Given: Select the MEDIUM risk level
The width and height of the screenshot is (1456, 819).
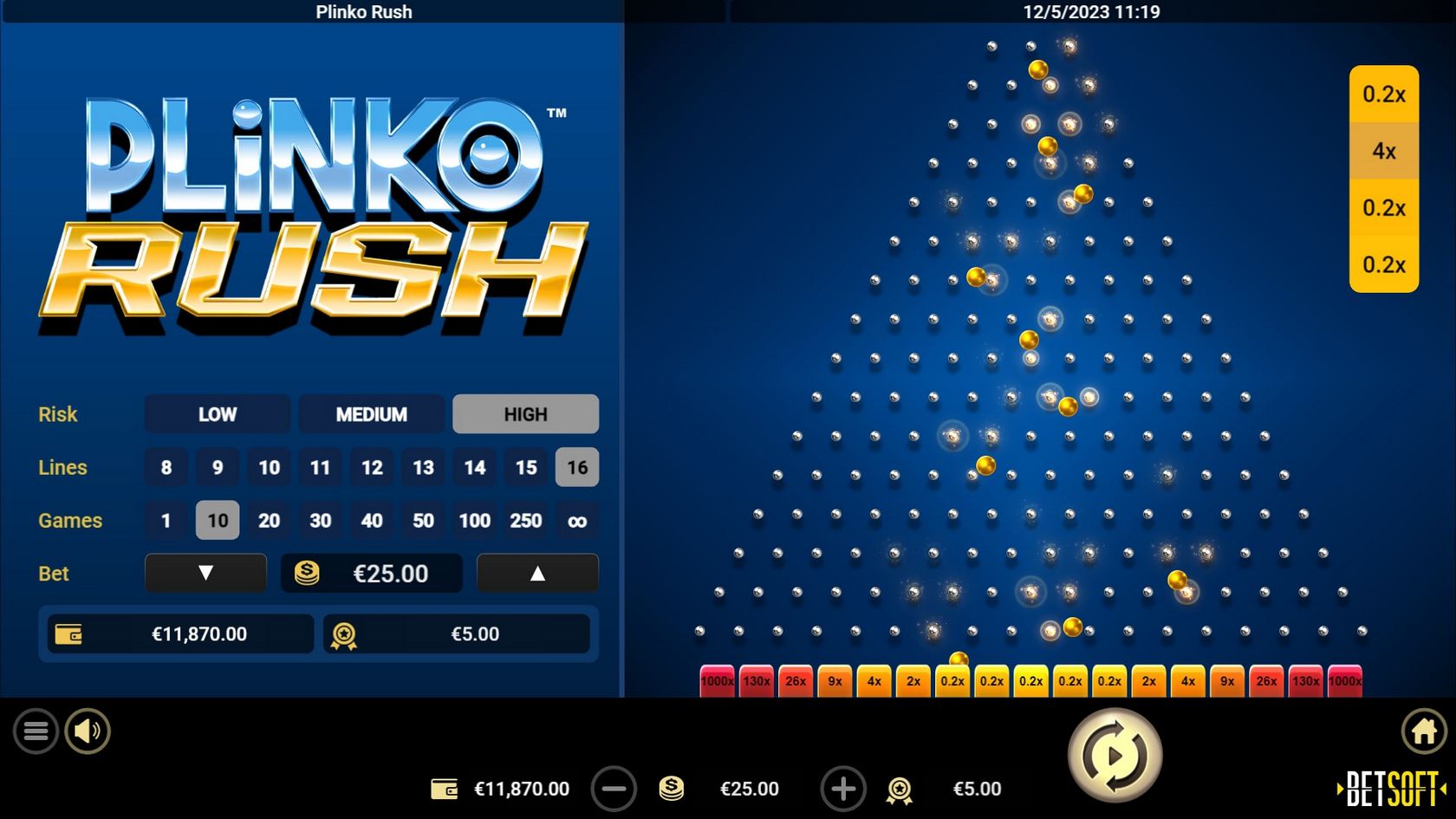Looking at the screenshot, I should (371, 414).
